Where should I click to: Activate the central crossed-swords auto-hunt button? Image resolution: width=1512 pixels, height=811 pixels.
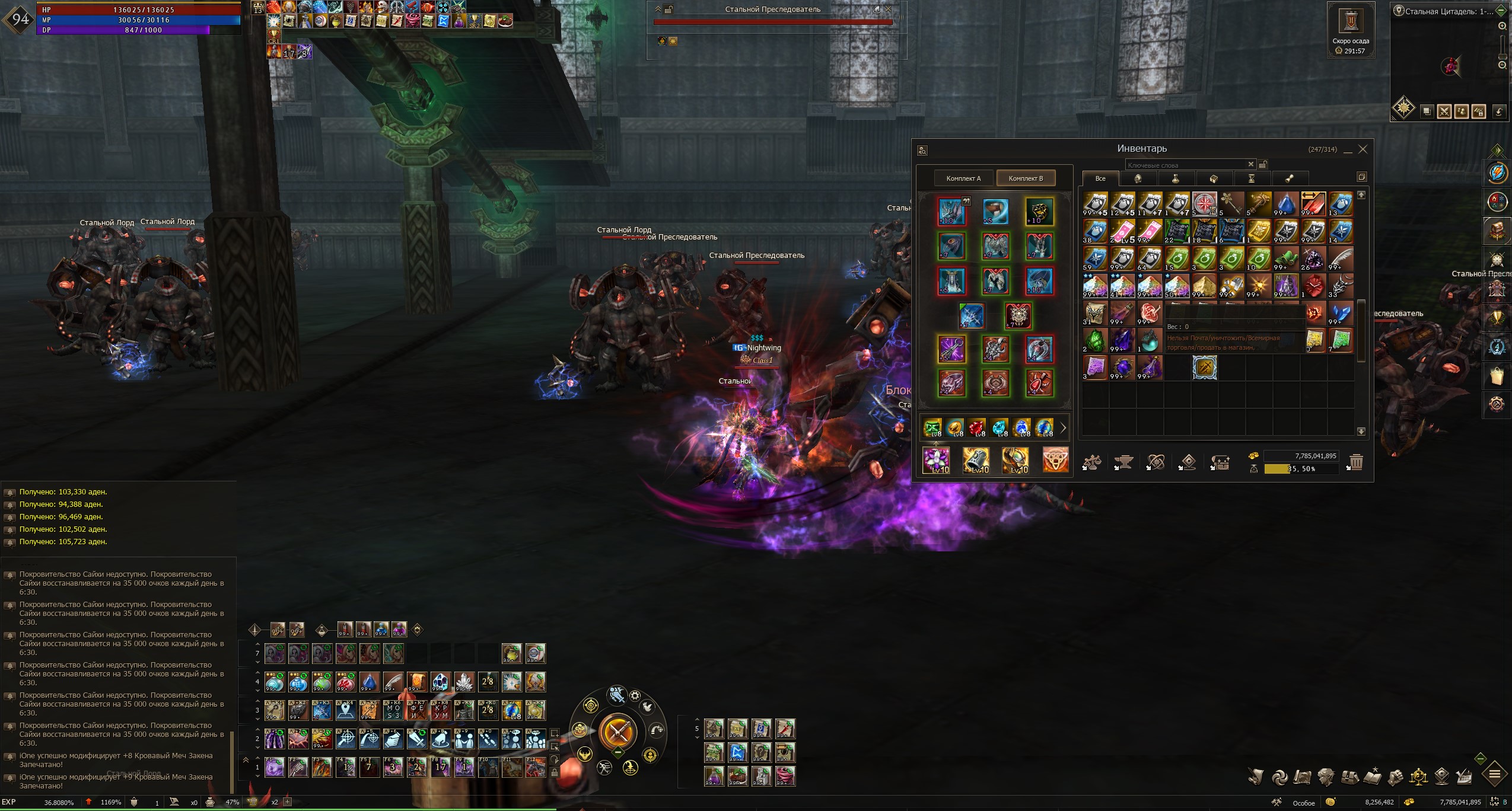click(617, 732)
